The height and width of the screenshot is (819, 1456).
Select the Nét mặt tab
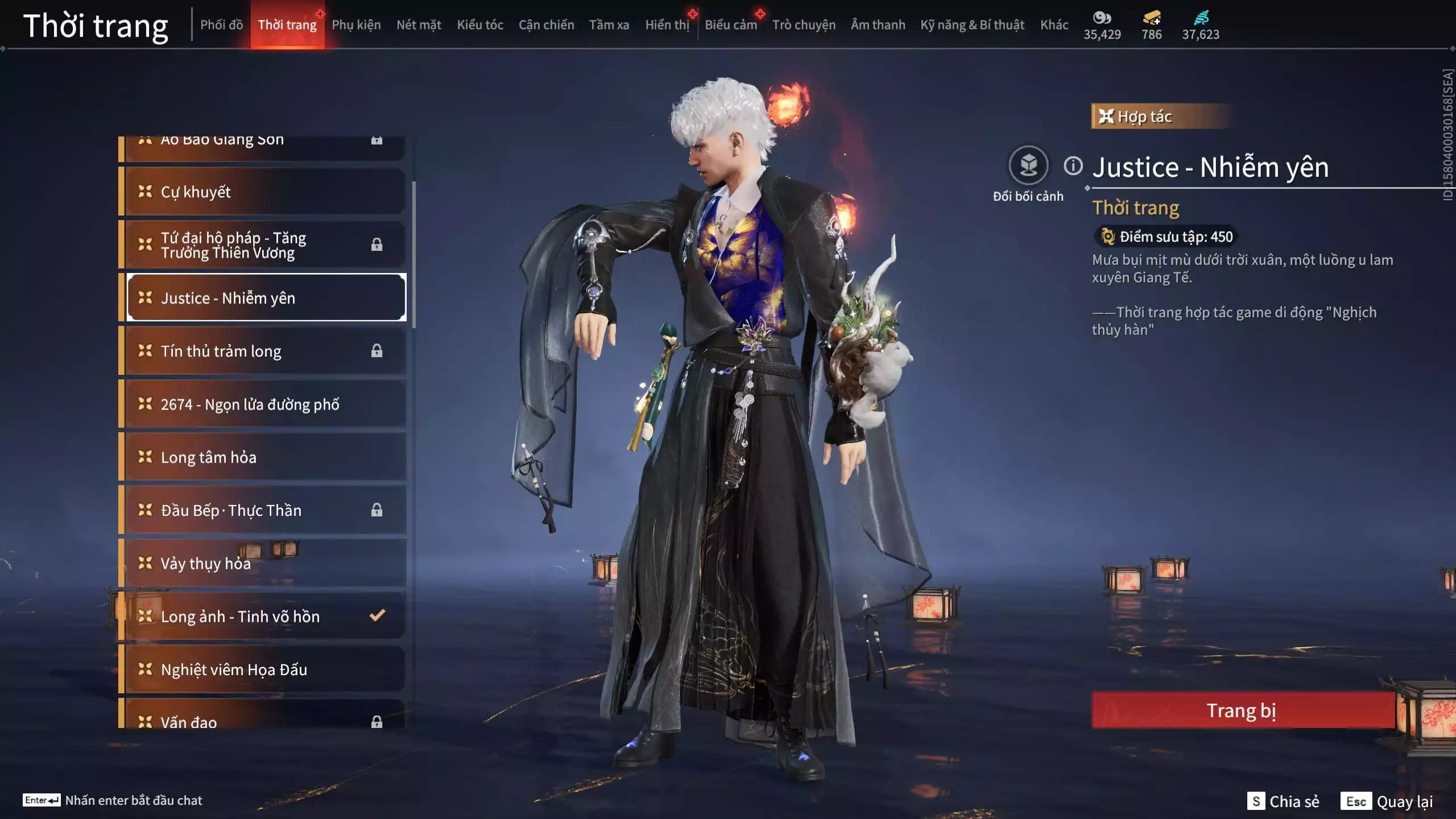[419, 25]
